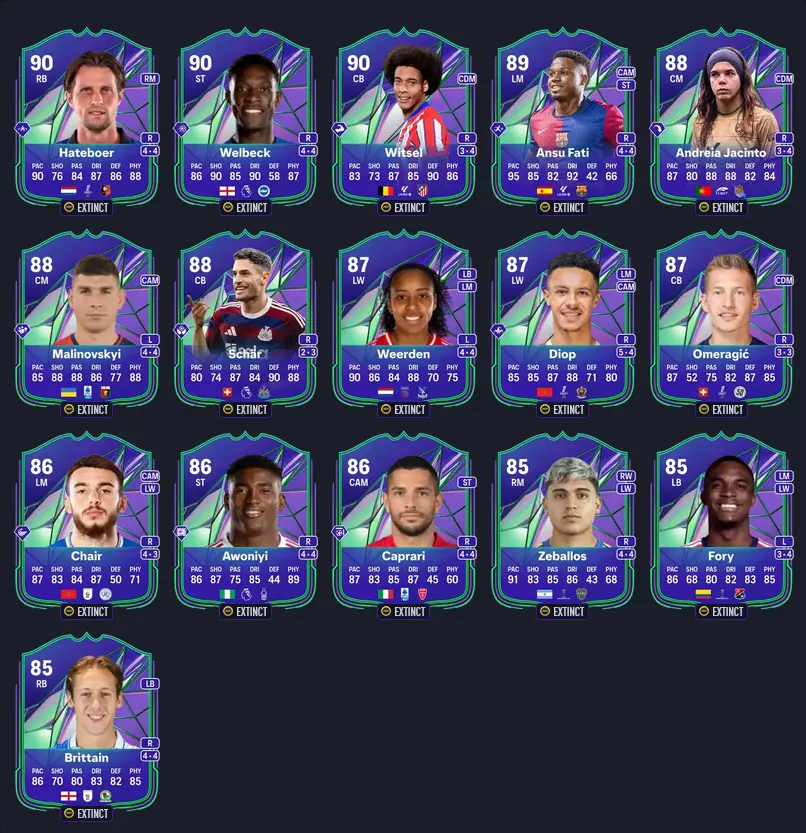806x833 pixels.
Task: View Omeragić's 87 CB card
Action: coord(720,320)
